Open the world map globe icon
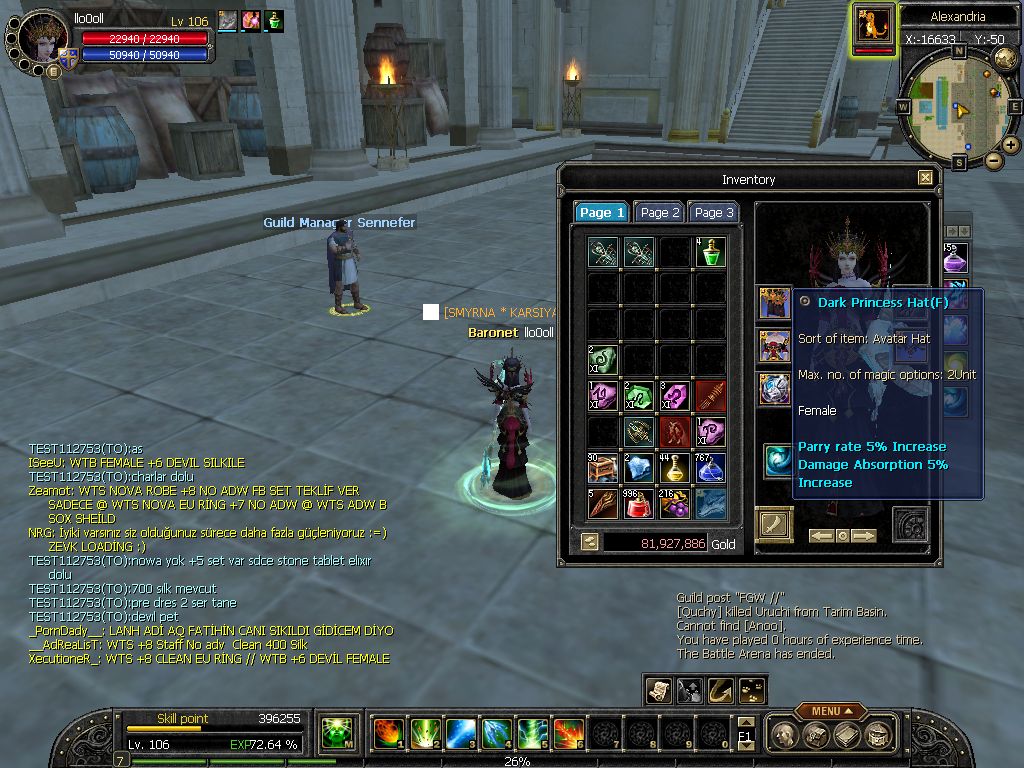The width and height of the screenshot is (1024, 768). [x=1006, y=58]
